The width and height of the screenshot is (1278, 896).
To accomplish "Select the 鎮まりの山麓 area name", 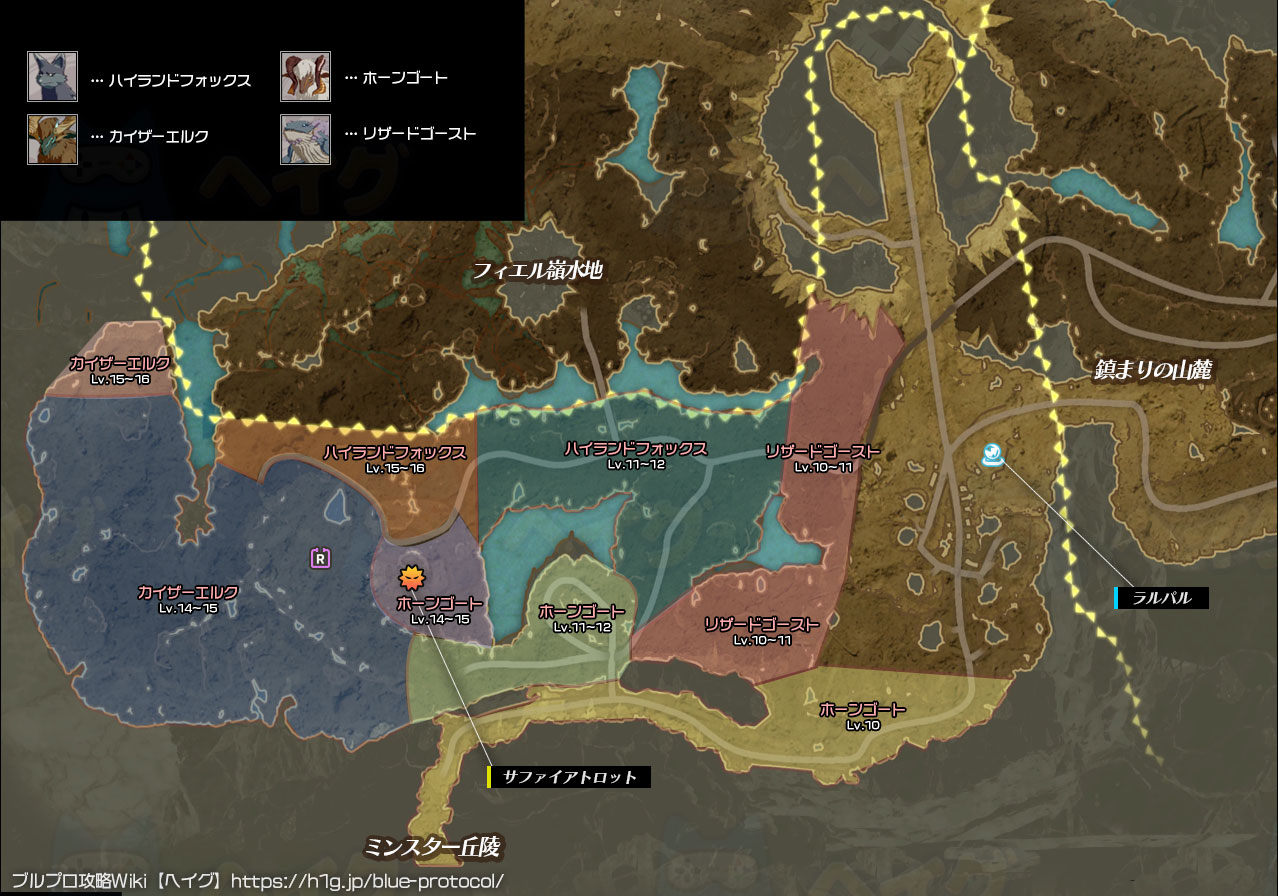I will click(1152, 370).
